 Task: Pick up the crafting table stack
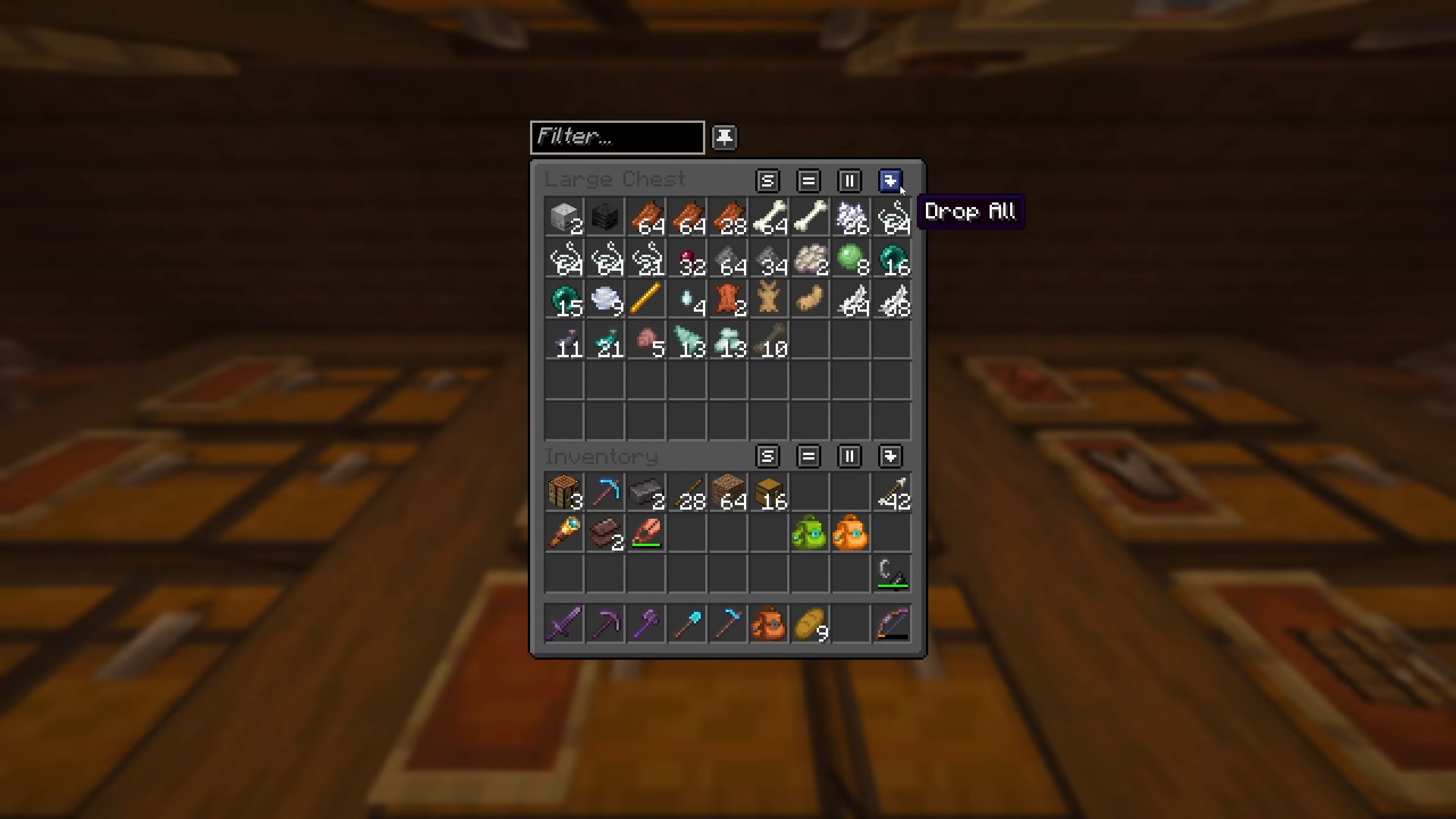[564, 493]
